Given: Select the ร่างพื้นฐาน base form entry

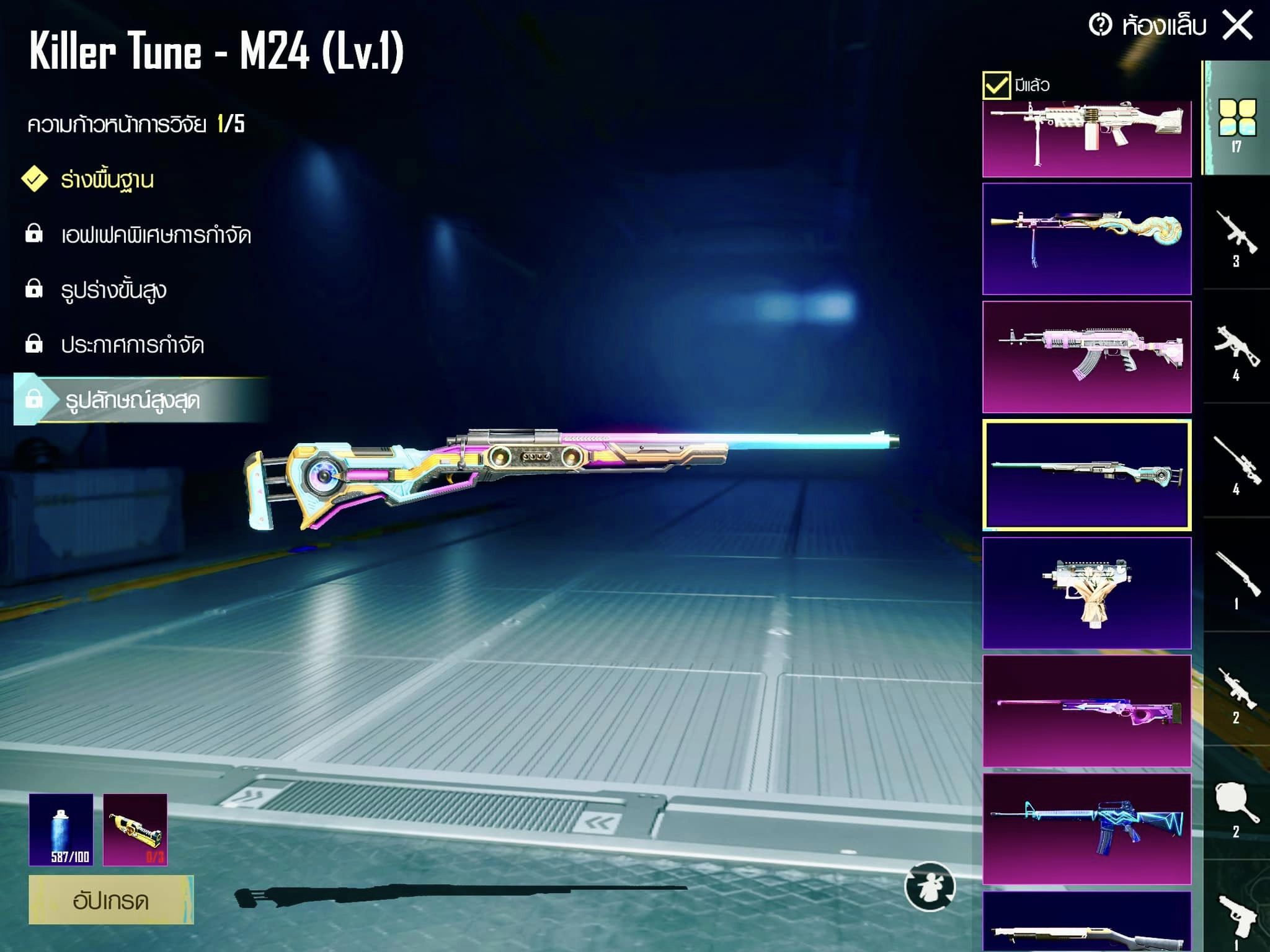Looking at the screenshot, I should tap(107, 180).
